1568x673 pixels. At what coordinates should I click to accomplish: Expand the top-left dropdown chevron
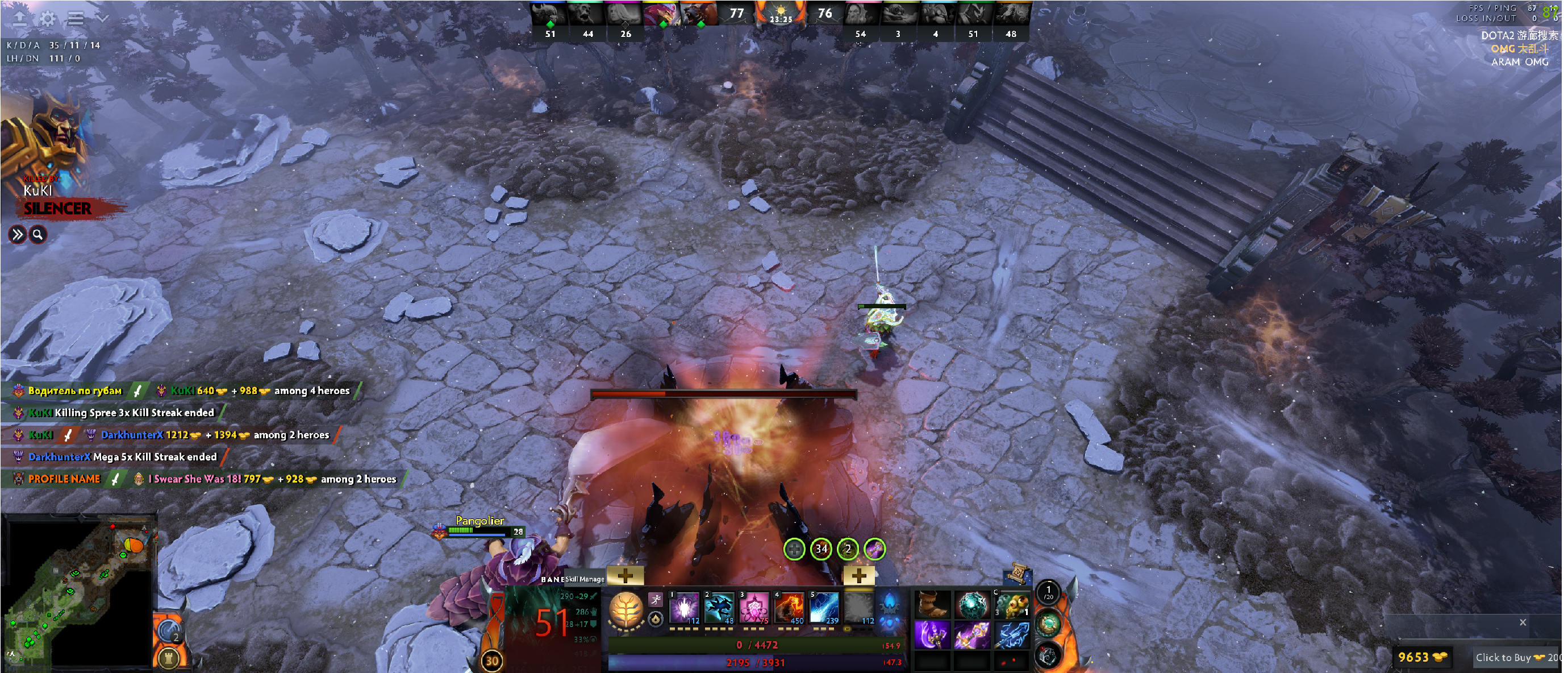click(x=102, y=18)
